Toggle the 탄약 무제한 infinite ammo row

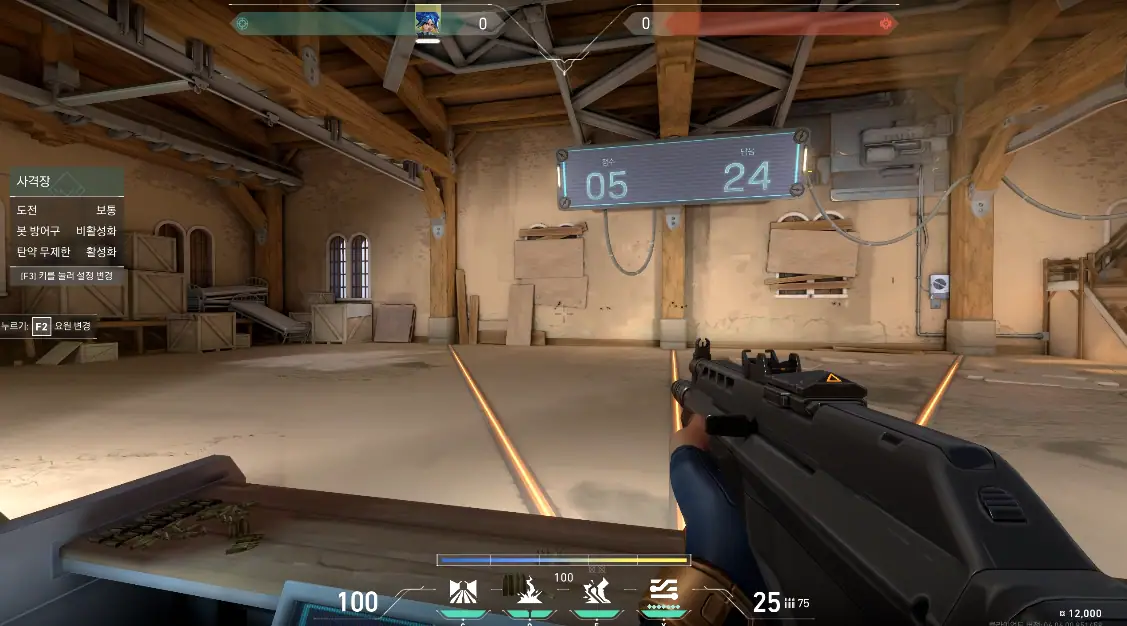coord(66,252)
